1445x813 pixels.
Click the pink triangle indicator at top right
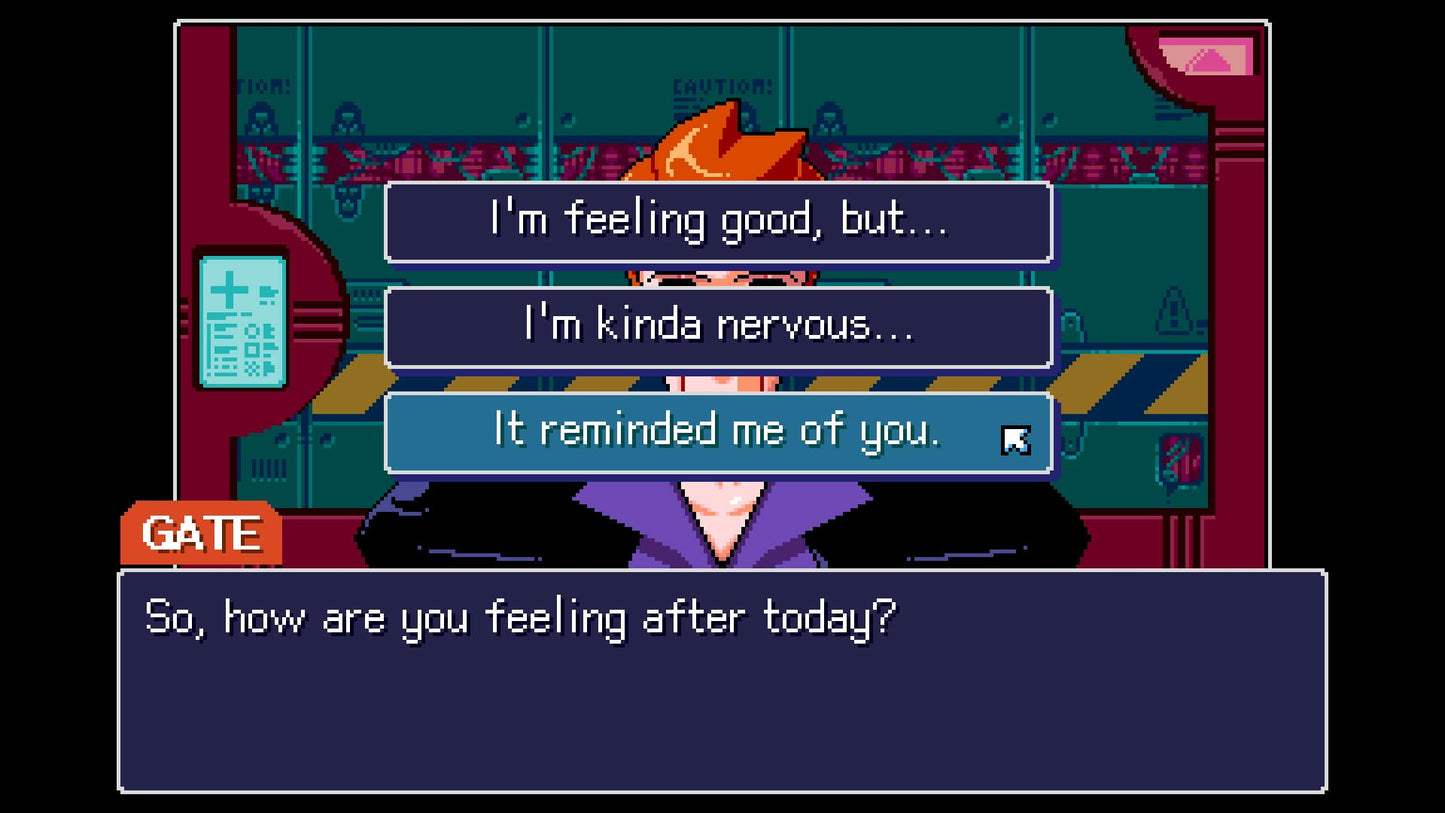coord(1212,62)
